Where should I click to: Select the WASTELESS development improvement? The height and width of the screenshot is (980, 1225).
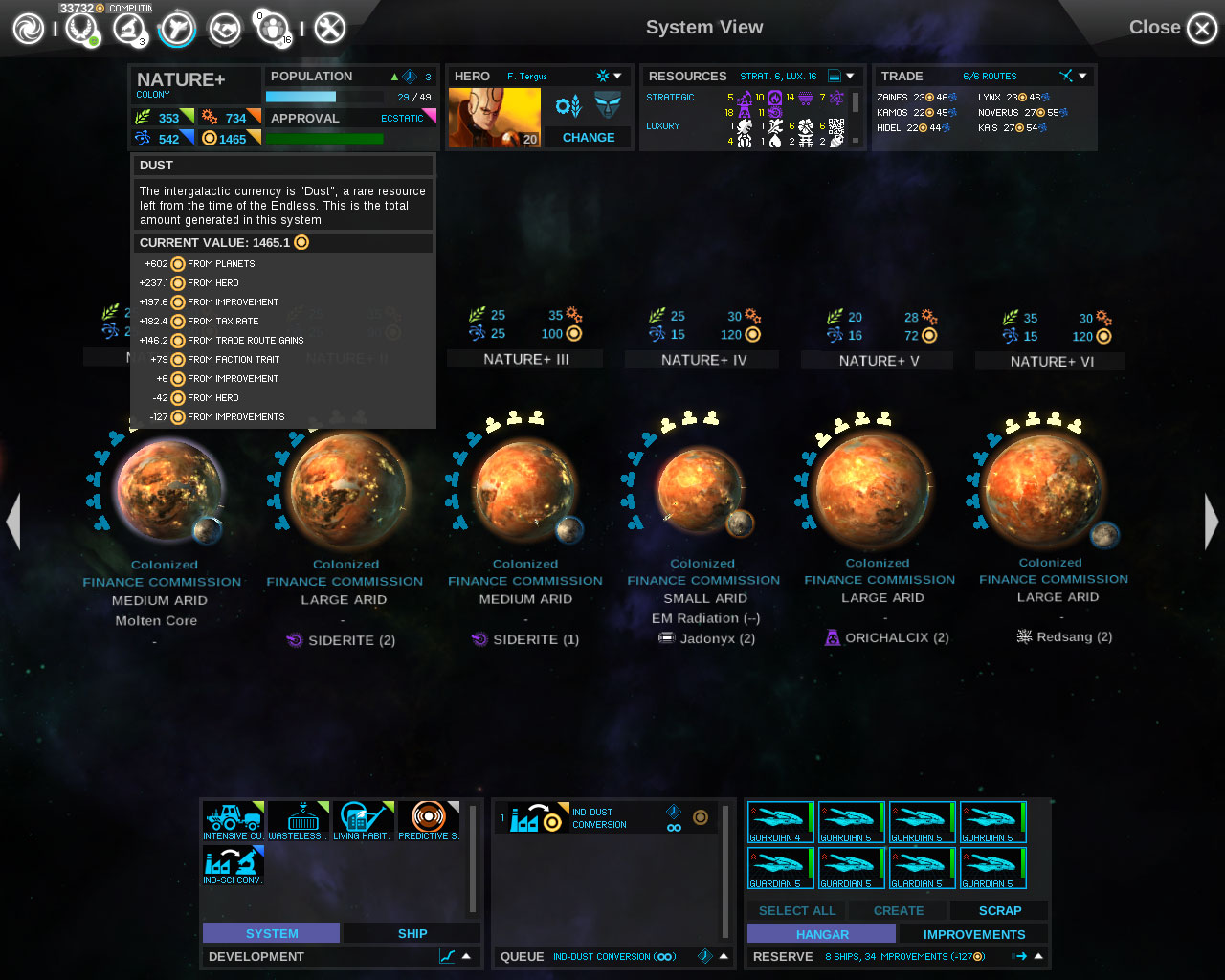tap(298, 819)
